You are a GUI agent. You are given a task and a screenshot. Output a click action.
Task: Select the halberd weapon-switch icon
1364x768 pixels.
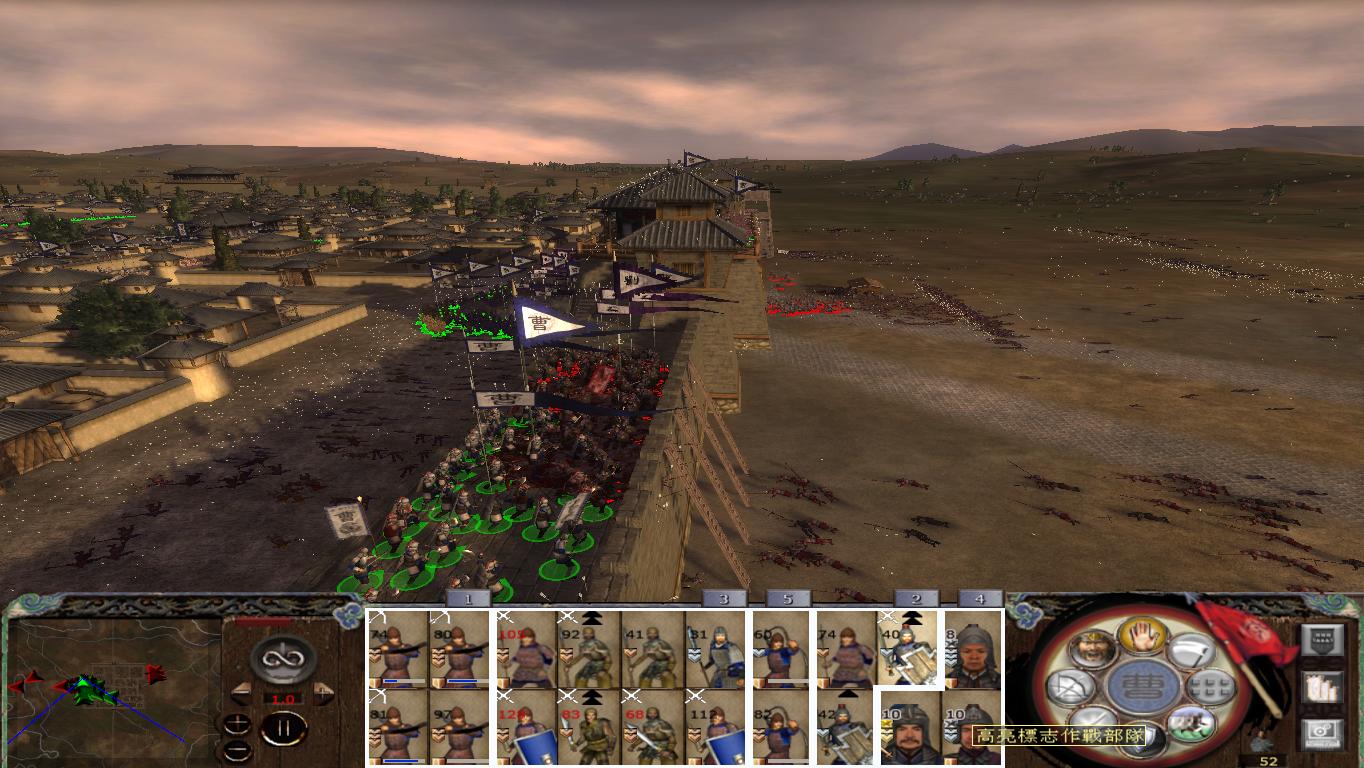(x=1190, y=650)
